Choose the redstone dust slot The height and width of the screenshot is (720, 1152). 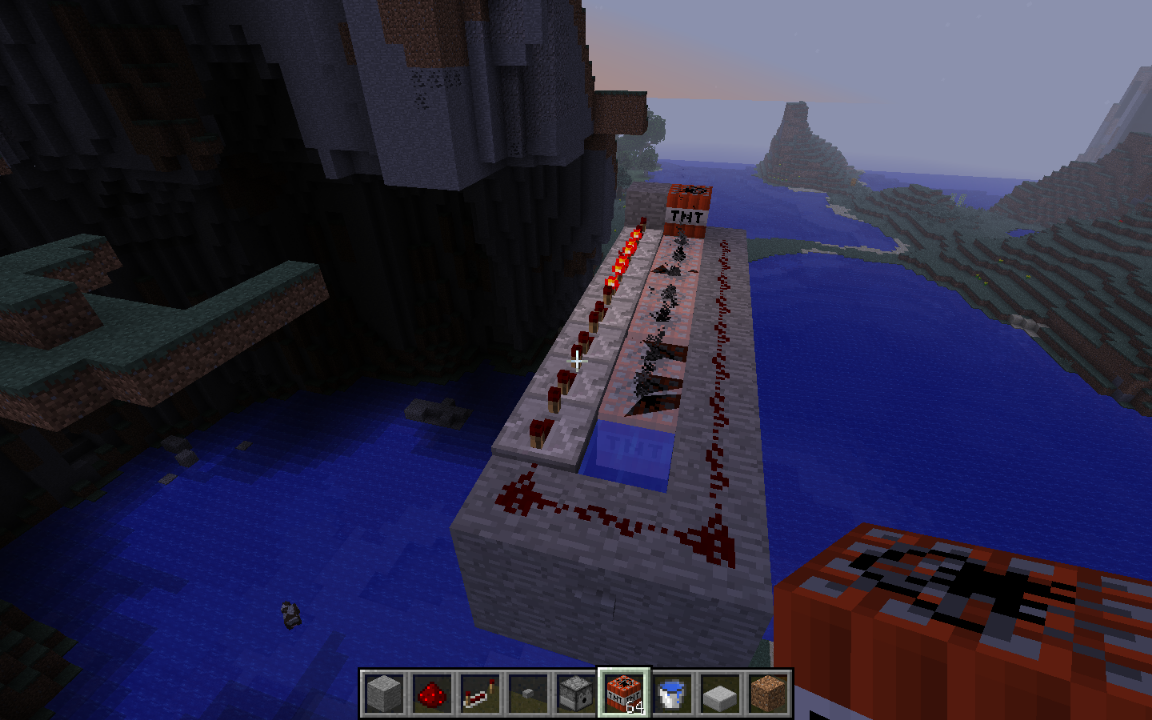click(431, 692)
